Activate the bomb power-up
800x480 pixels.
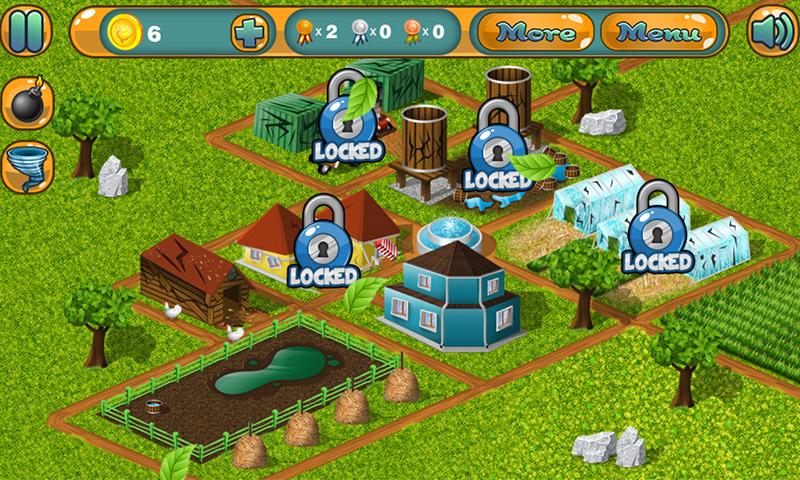pyautogui.click(x=26, y=103)
